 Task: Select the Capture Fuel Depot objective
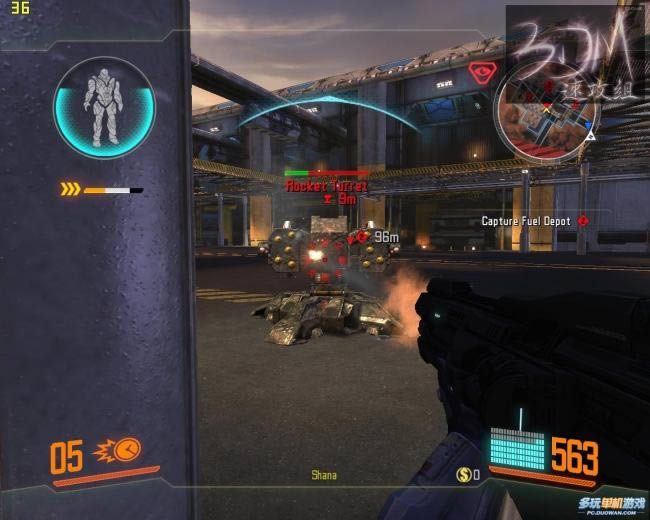[x=527, y=221]
